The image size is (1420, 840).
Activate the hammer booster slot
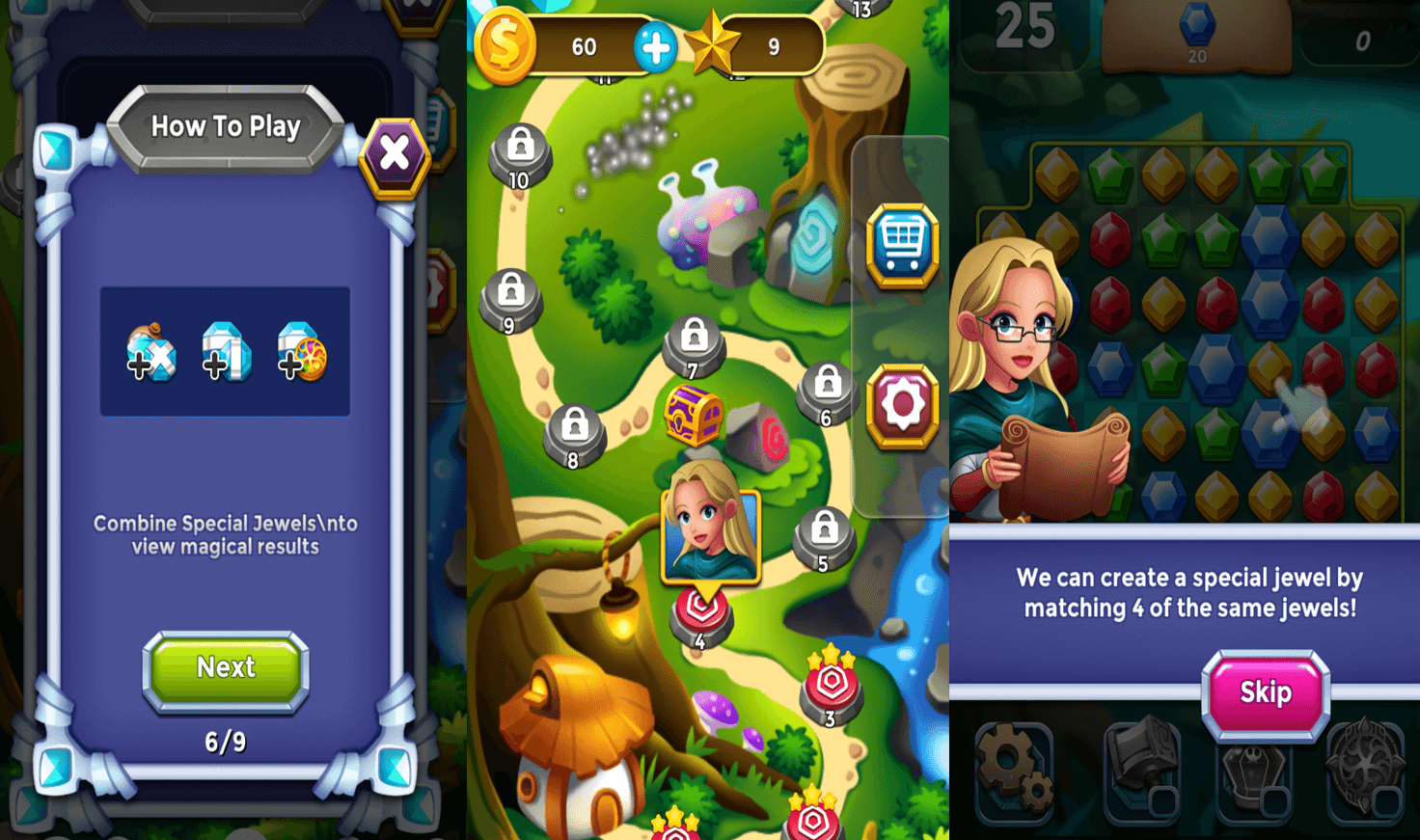(1143, 769)
